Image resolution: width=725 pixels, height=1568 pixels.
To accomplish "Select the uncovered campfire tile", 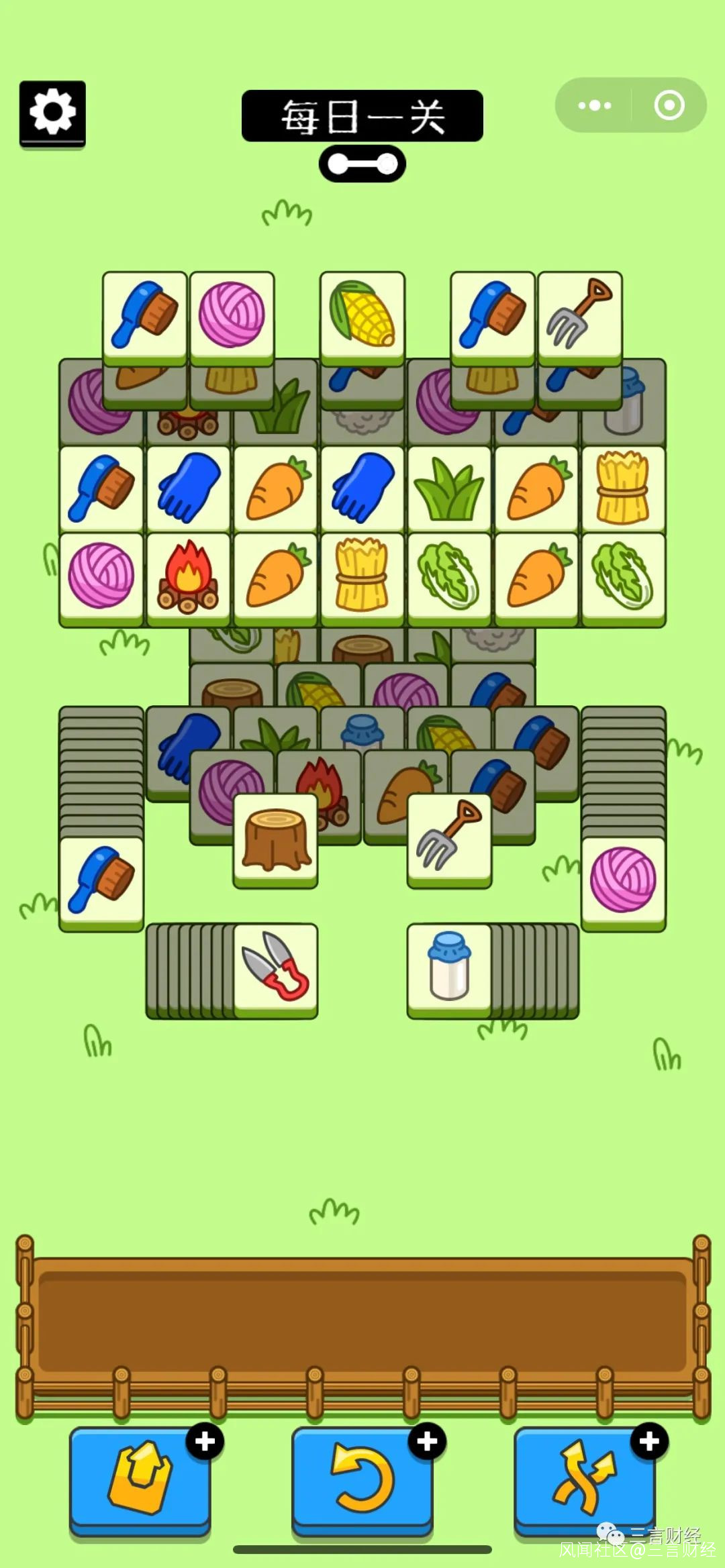I will (x=188, y=576).
